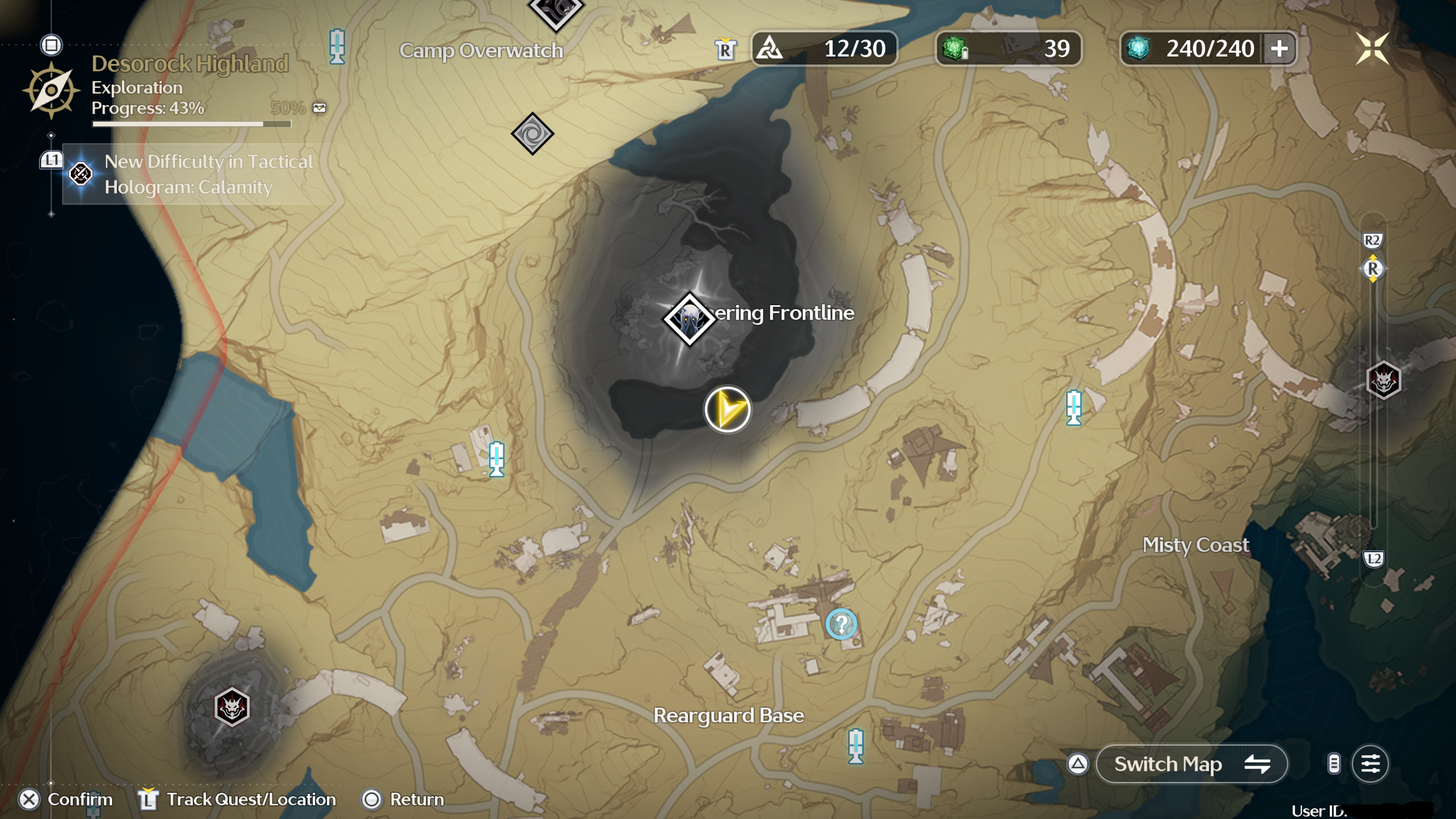Open the map filter settings icon
Viewport: 1456px width, 819px height.
[x=1370, y=764]
